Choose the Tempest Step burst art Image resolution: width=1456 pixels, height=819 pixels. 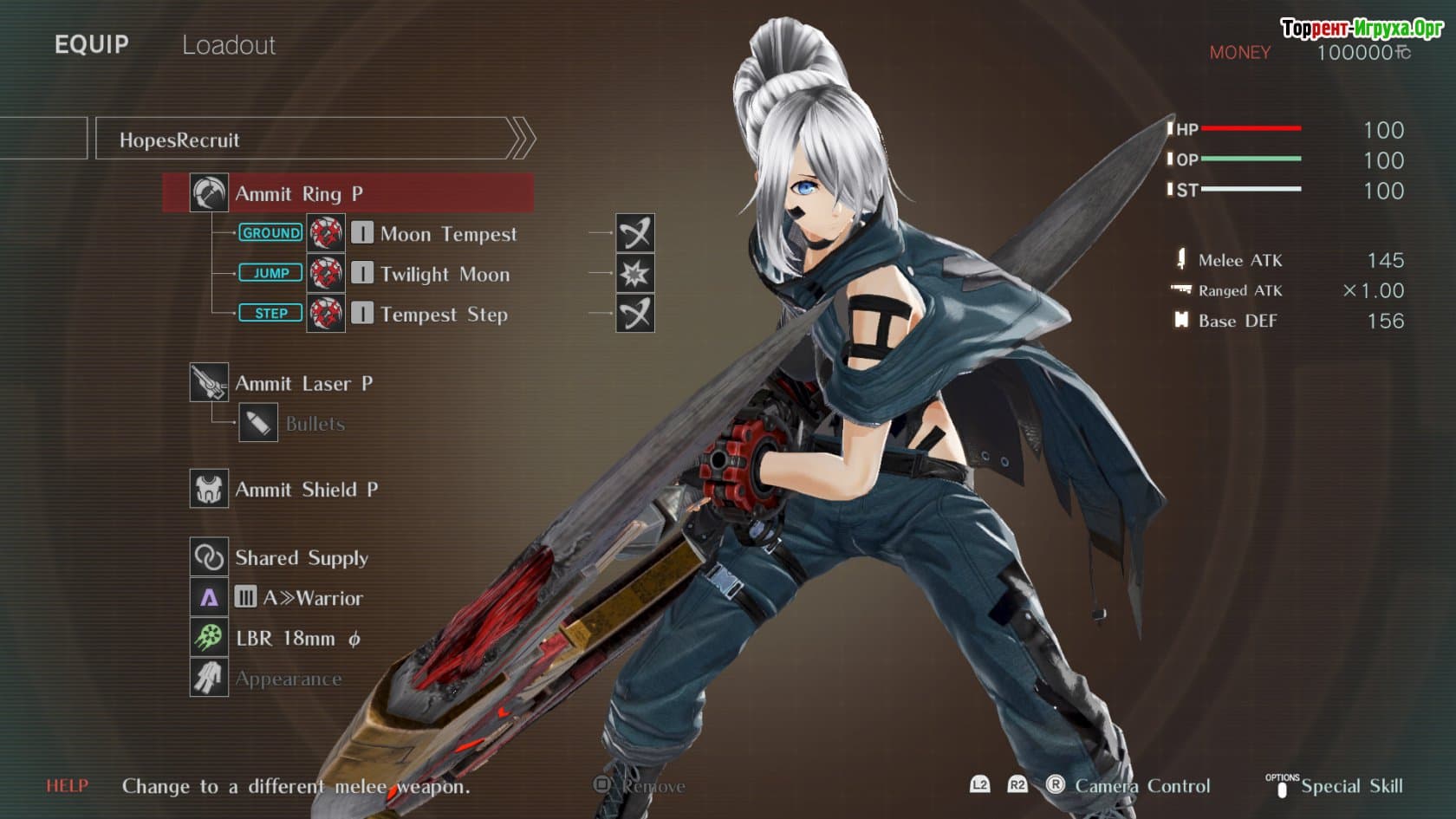click(443, 315)
